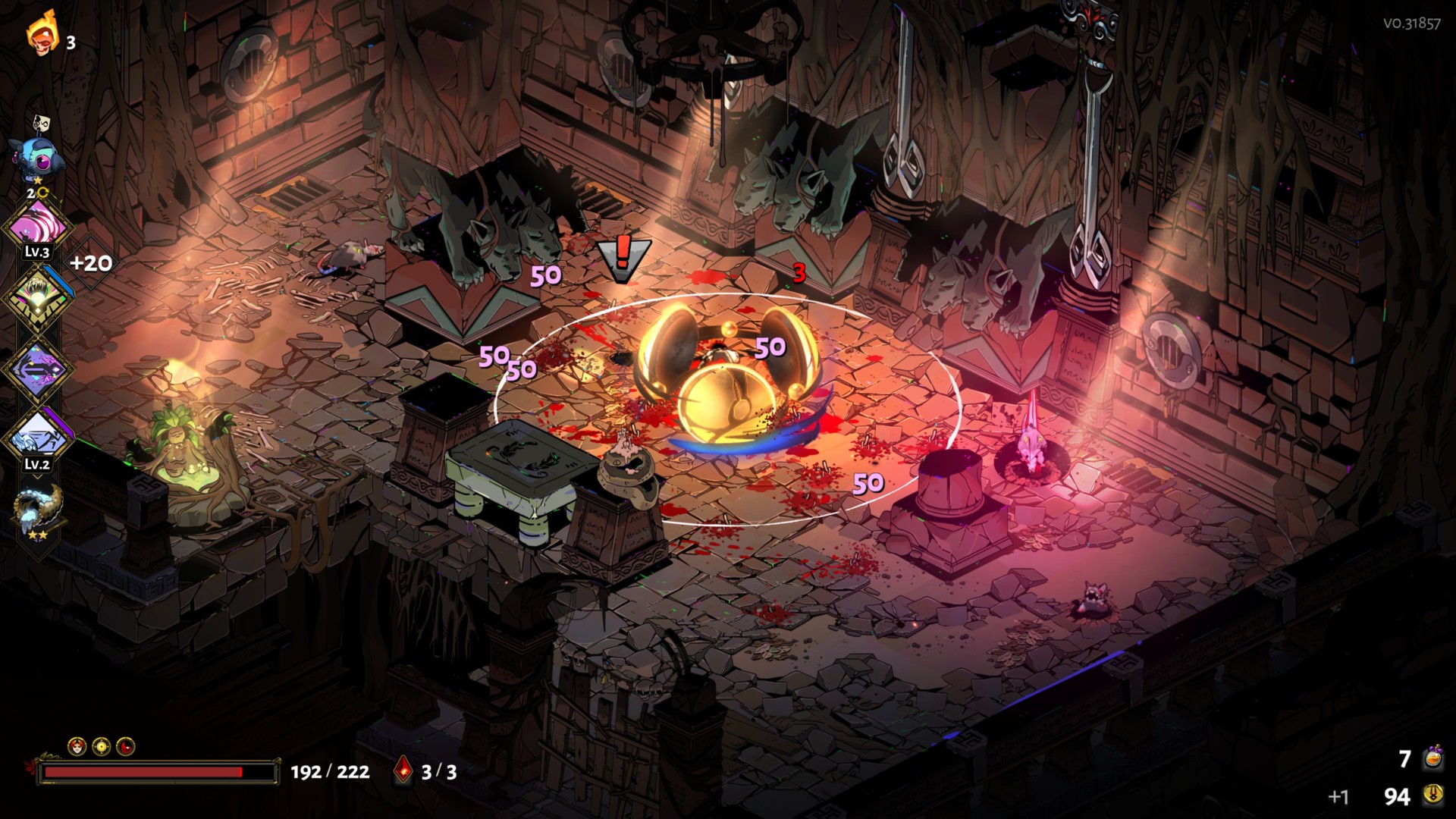
Task: Click the golden sun medallion
Action: click(x=102, y=747)
